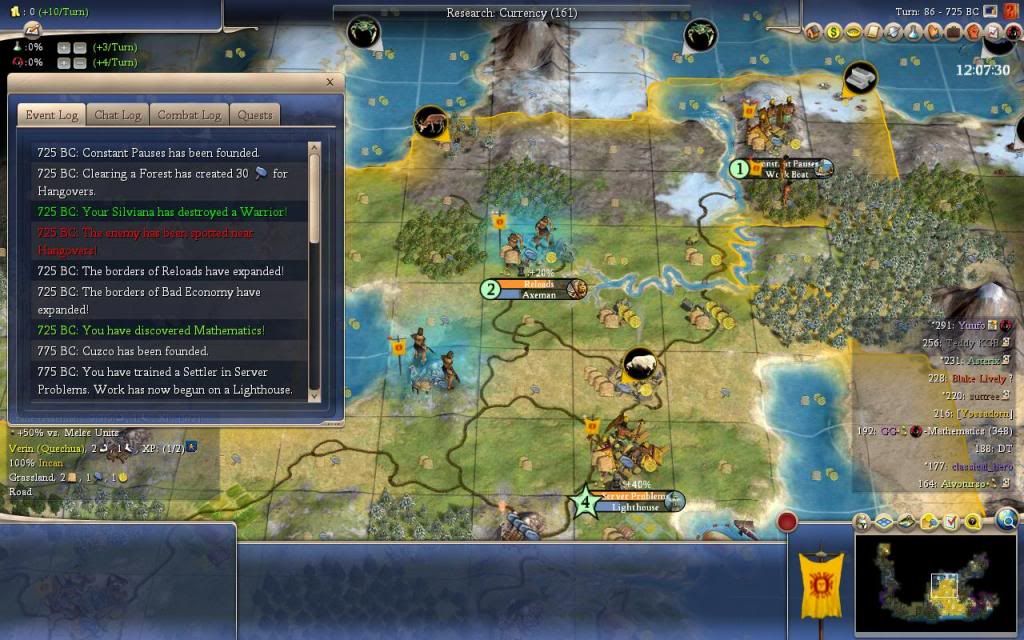Open the Domestic Advisor house icon
Screen dimensions: 1024x640
812,32
